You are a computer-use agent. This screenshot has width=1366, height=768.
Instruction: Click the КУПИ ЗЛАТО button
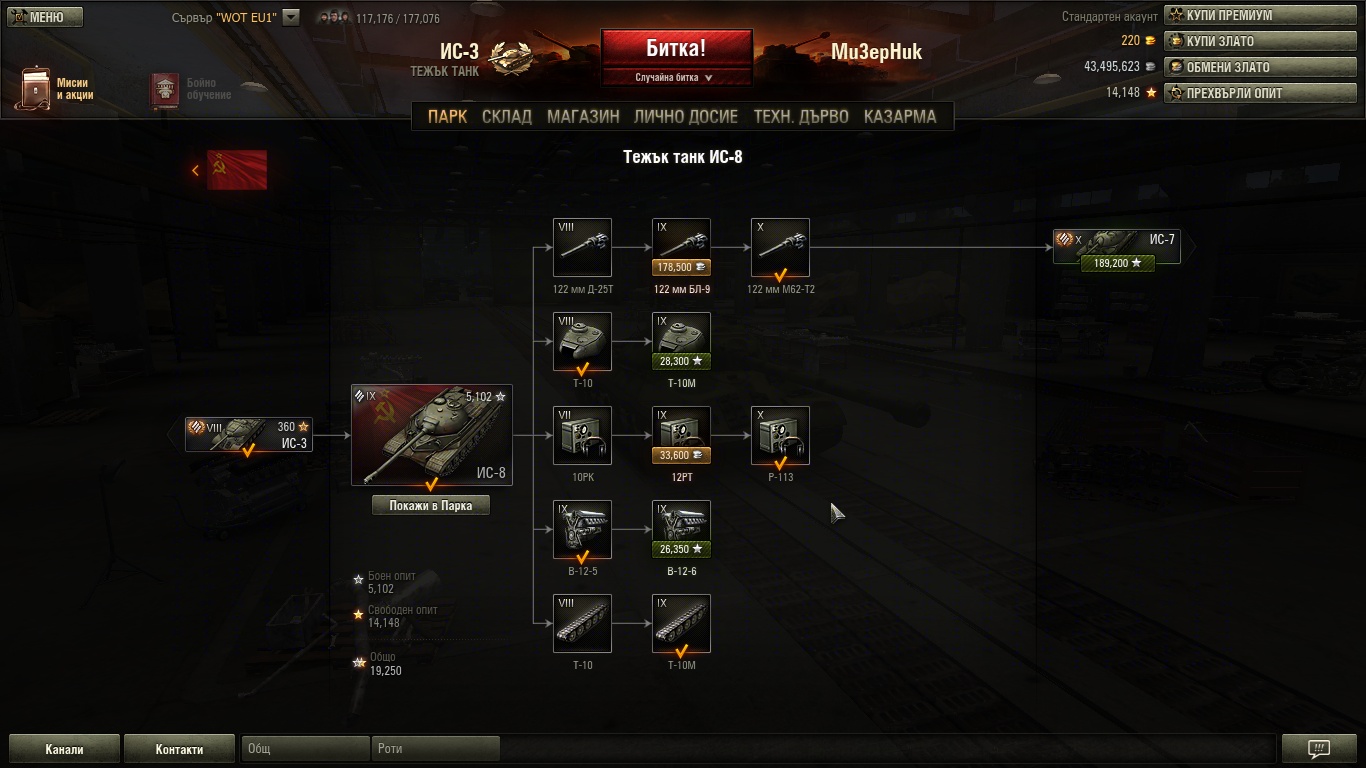(1261, 41)
